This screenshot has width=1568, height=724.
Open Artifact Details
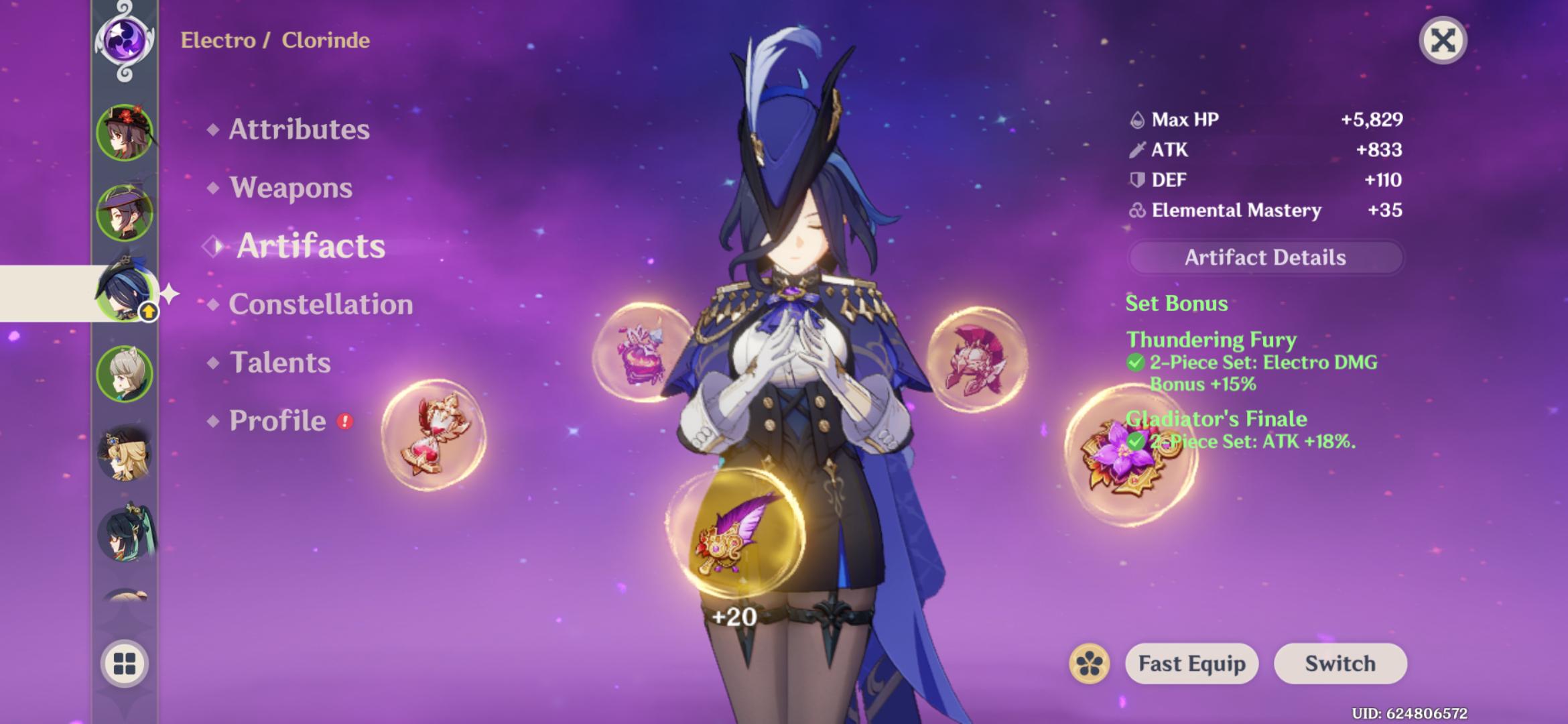[x=1265, y=257]
